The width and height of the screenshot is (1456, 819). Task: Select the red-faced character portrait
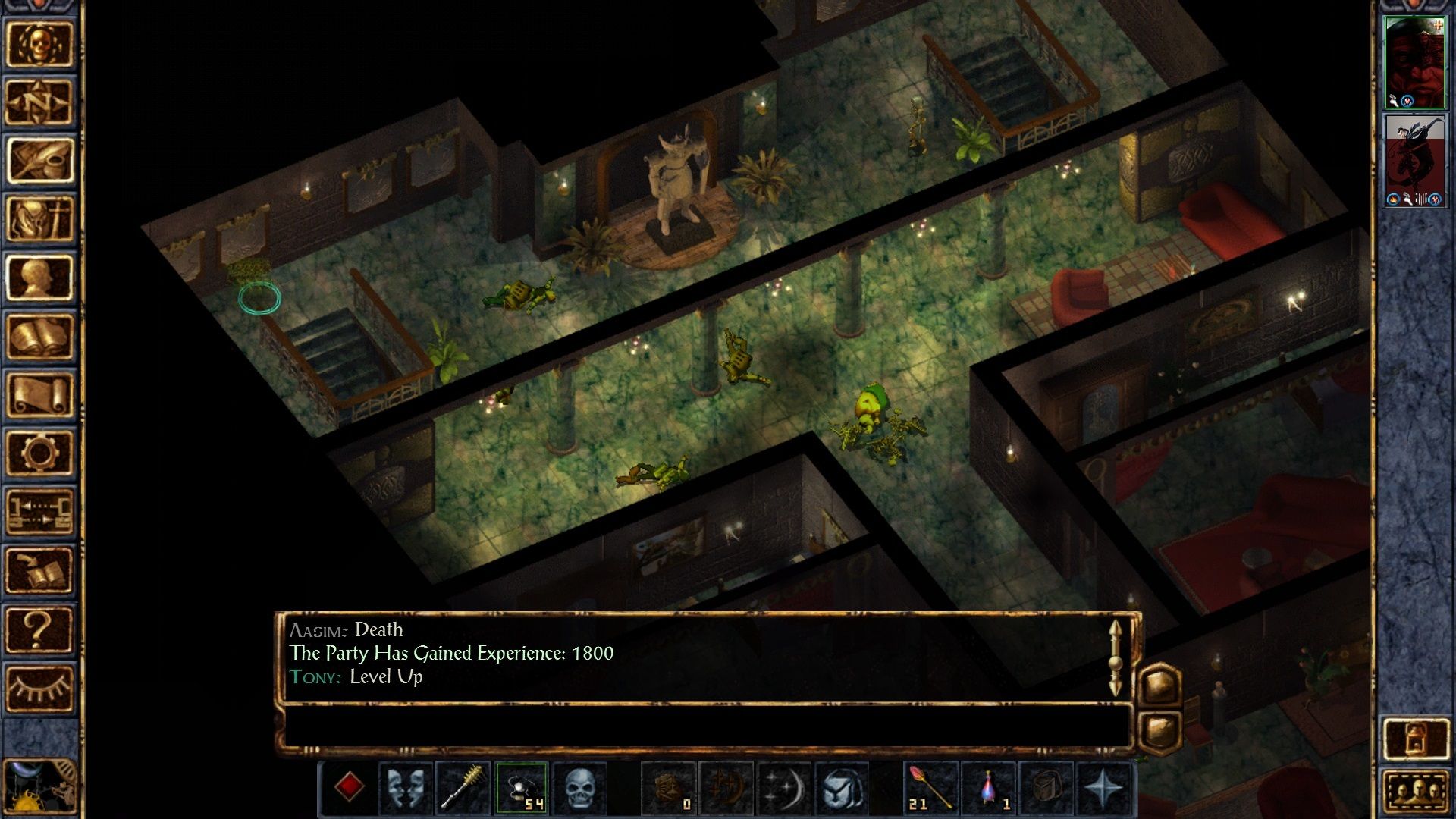1414,63
